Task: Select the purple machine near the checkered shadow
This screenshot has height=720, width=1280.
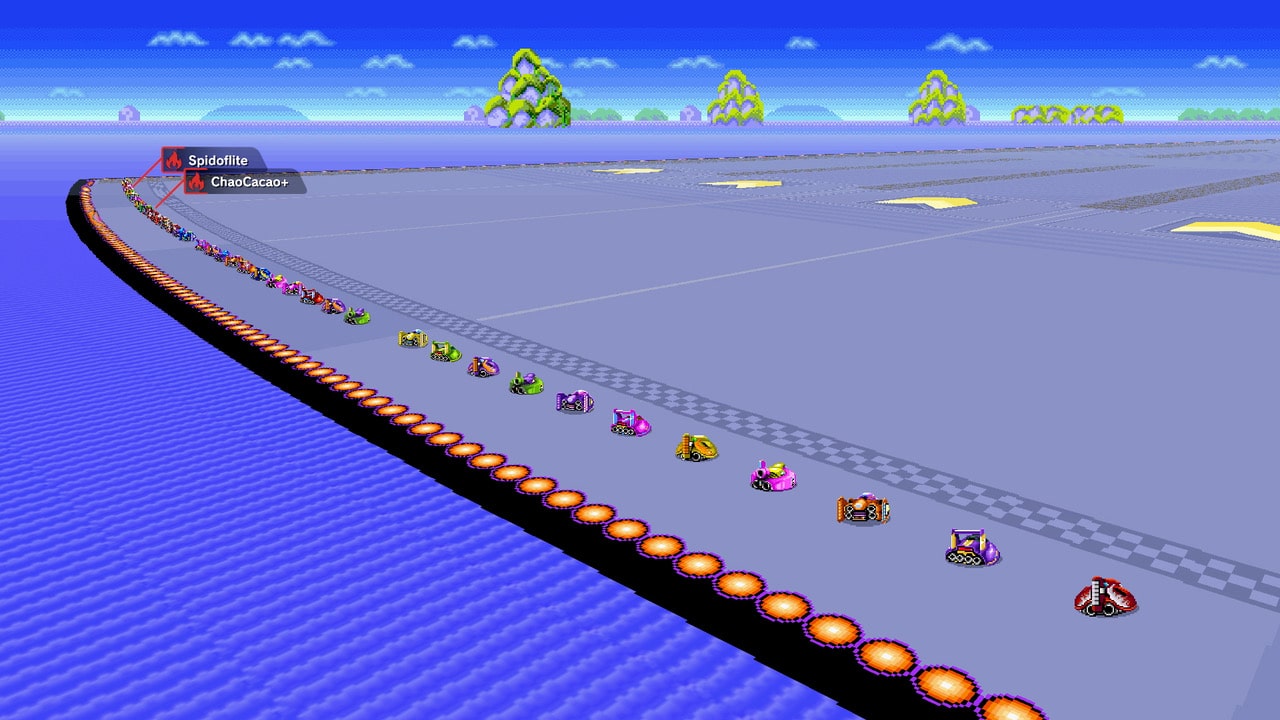Action: click(x=971, y=546)
